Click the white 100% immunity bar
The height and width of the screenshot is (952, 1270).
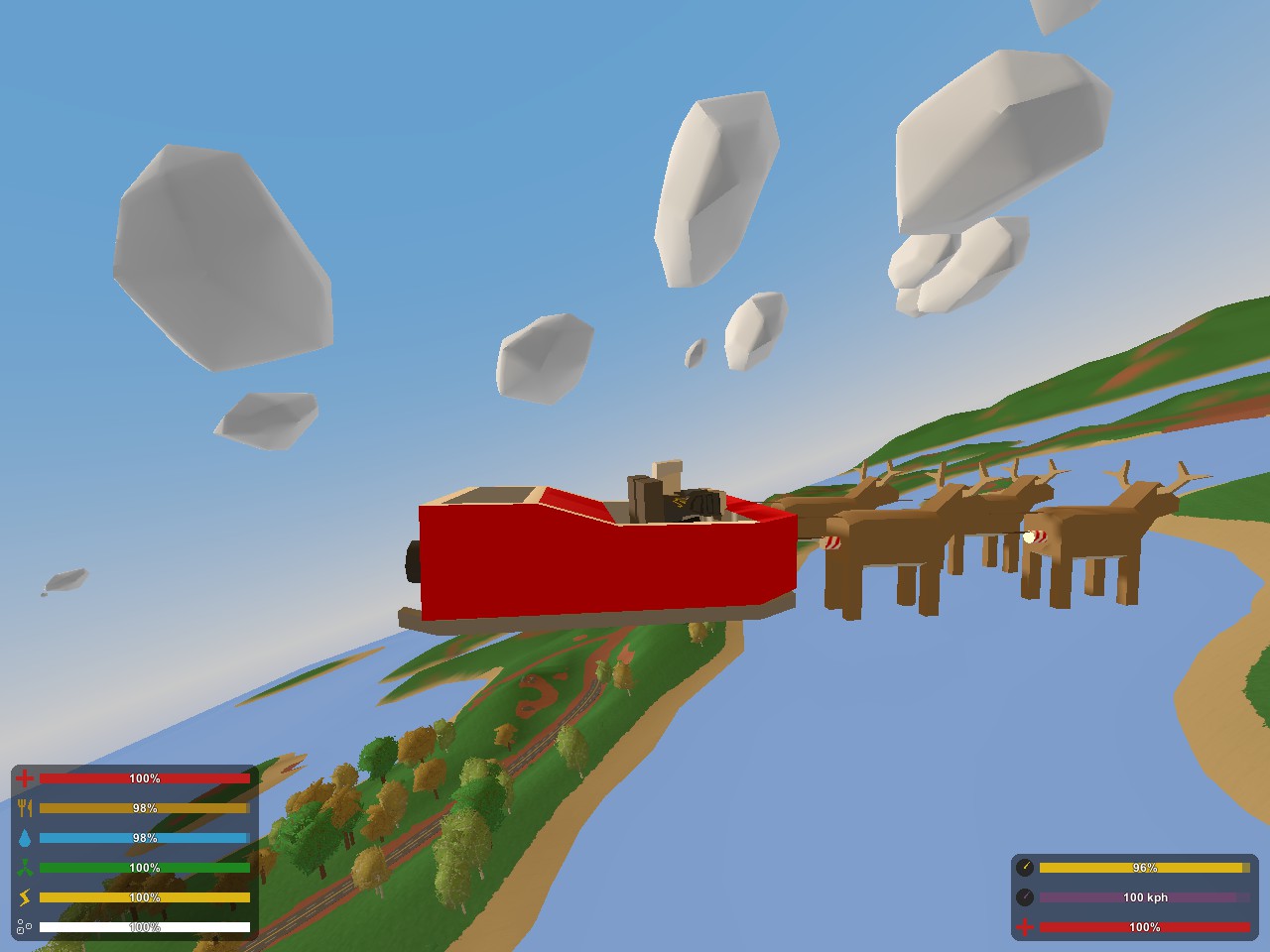144,928
